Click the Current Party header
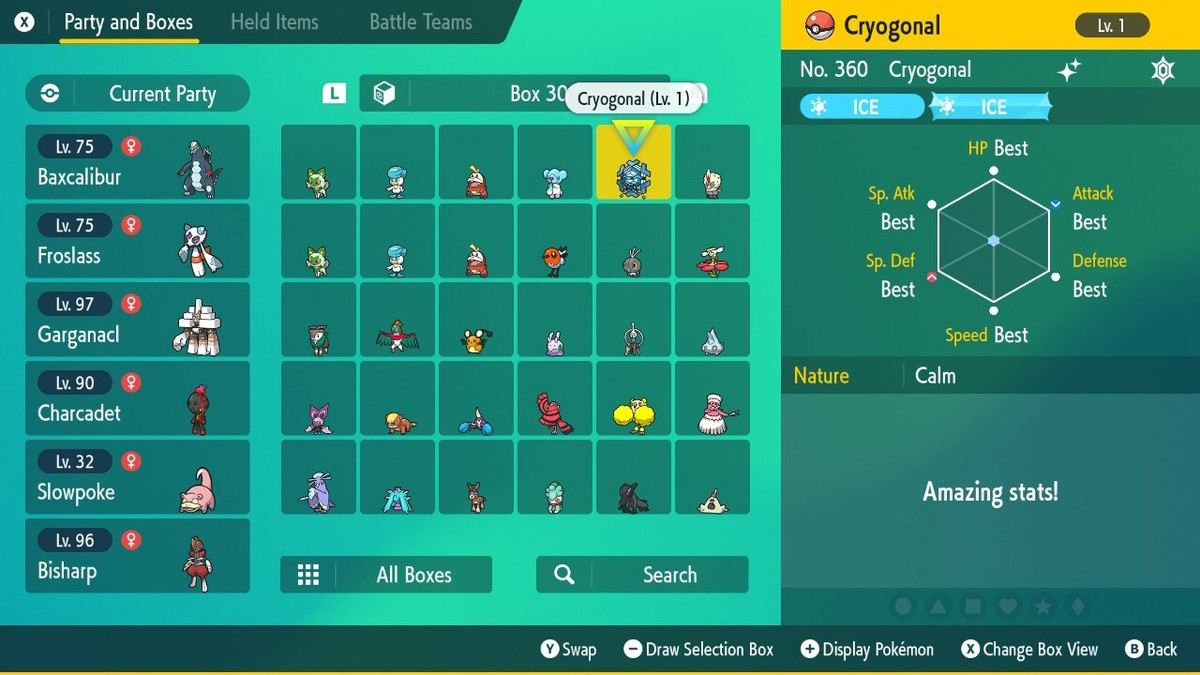The image size is (1200, 675). point(137,94)
